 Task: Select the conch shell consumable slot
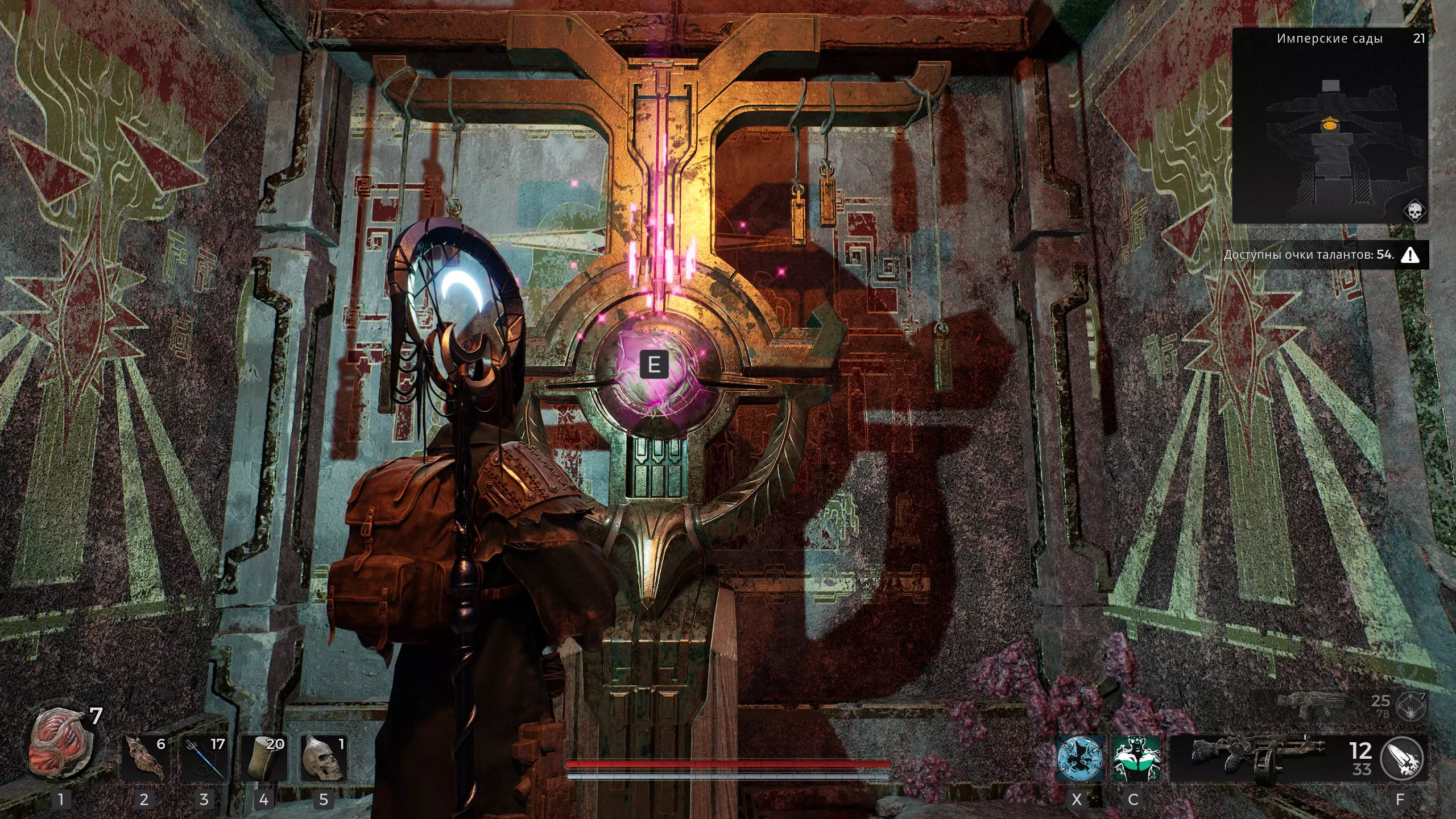pos(144,759)
